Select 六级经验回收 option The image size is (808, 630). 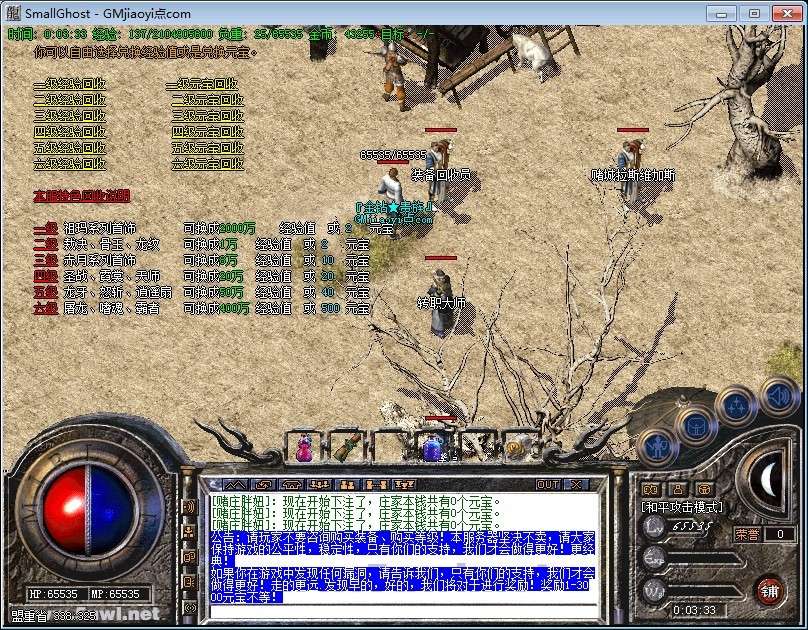coord(69,163)
